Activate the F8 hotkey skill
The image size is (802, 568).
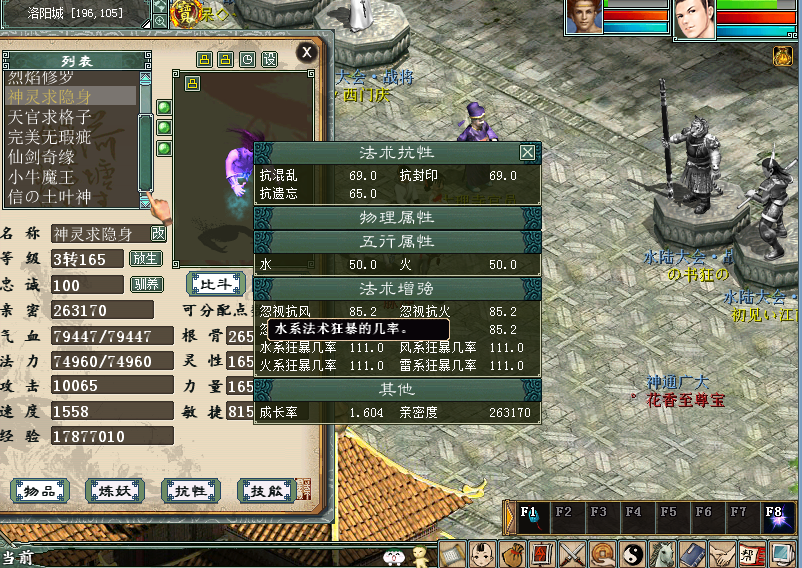775,518
